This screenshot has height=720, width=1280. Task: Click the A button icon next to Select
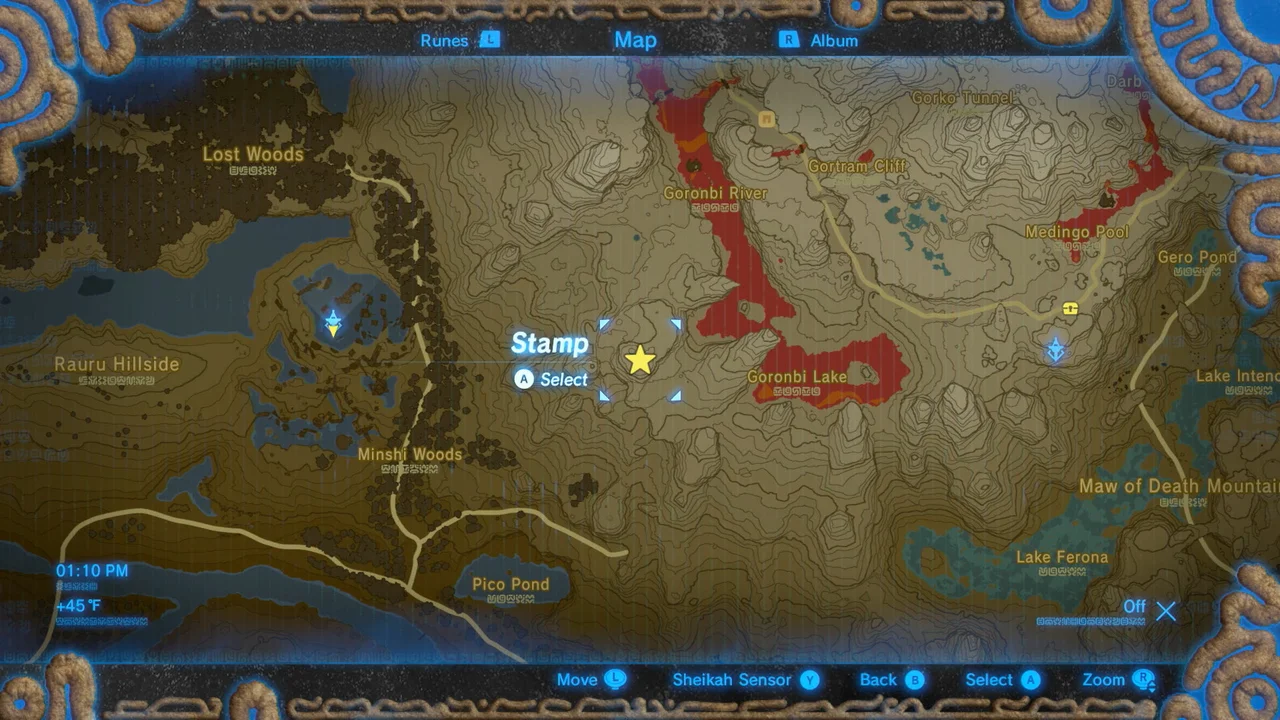pos(523,380)
